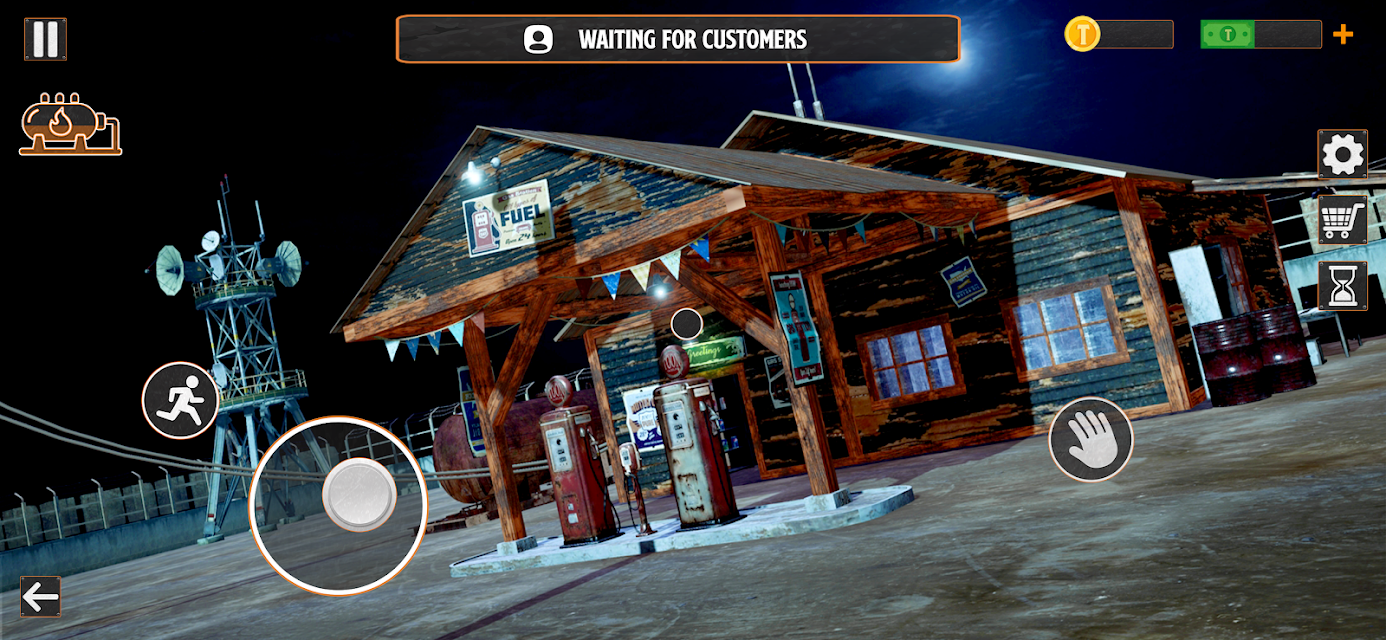Tap the fuel tank icon
Viewport: 1386px width, 640px height.
[69, 125]
